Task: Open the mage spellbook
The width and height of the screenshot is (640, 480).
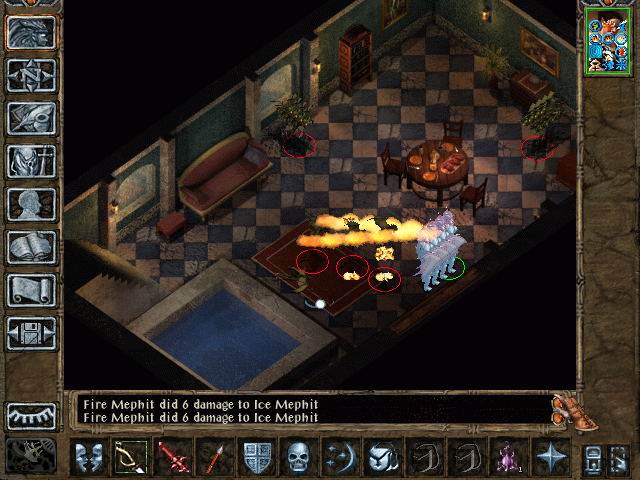Action: (31, 247)
